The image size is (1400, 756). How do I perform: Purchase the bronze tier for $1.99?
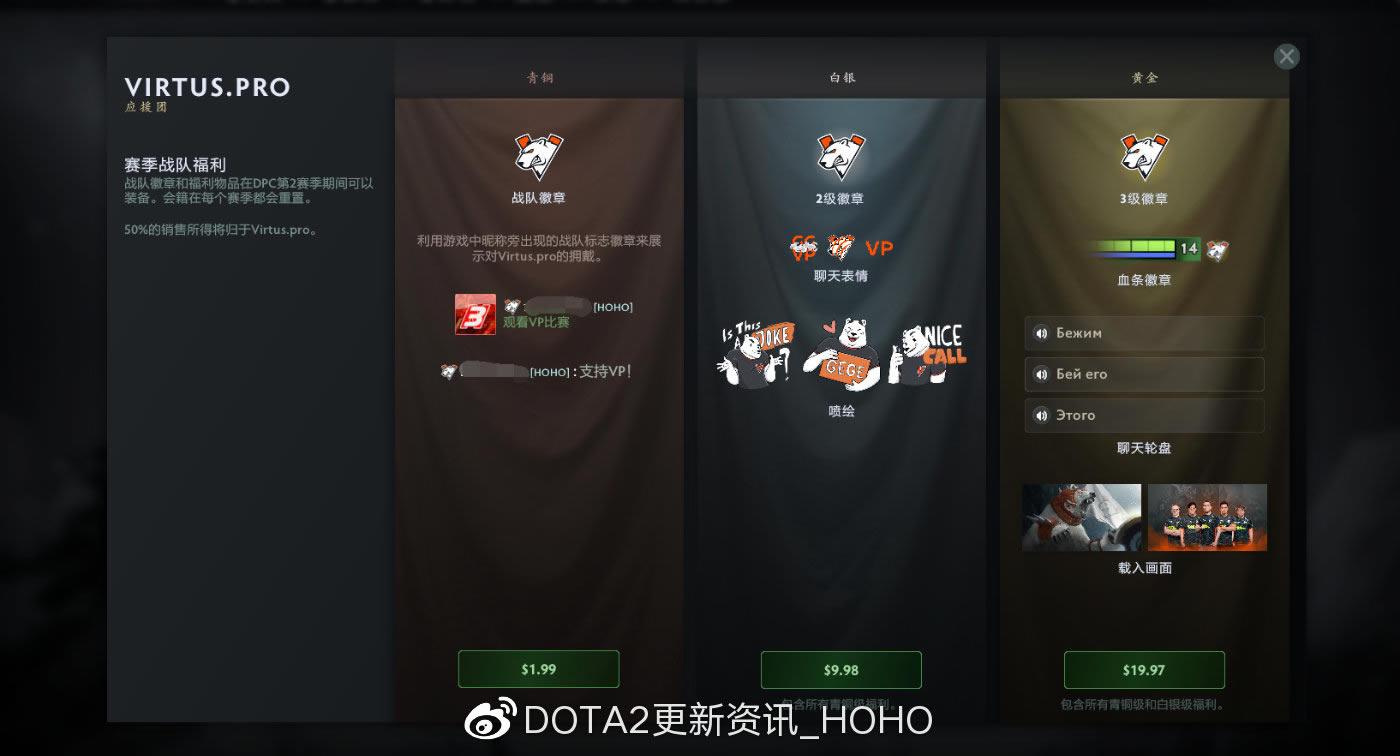(x=538, y=669)
